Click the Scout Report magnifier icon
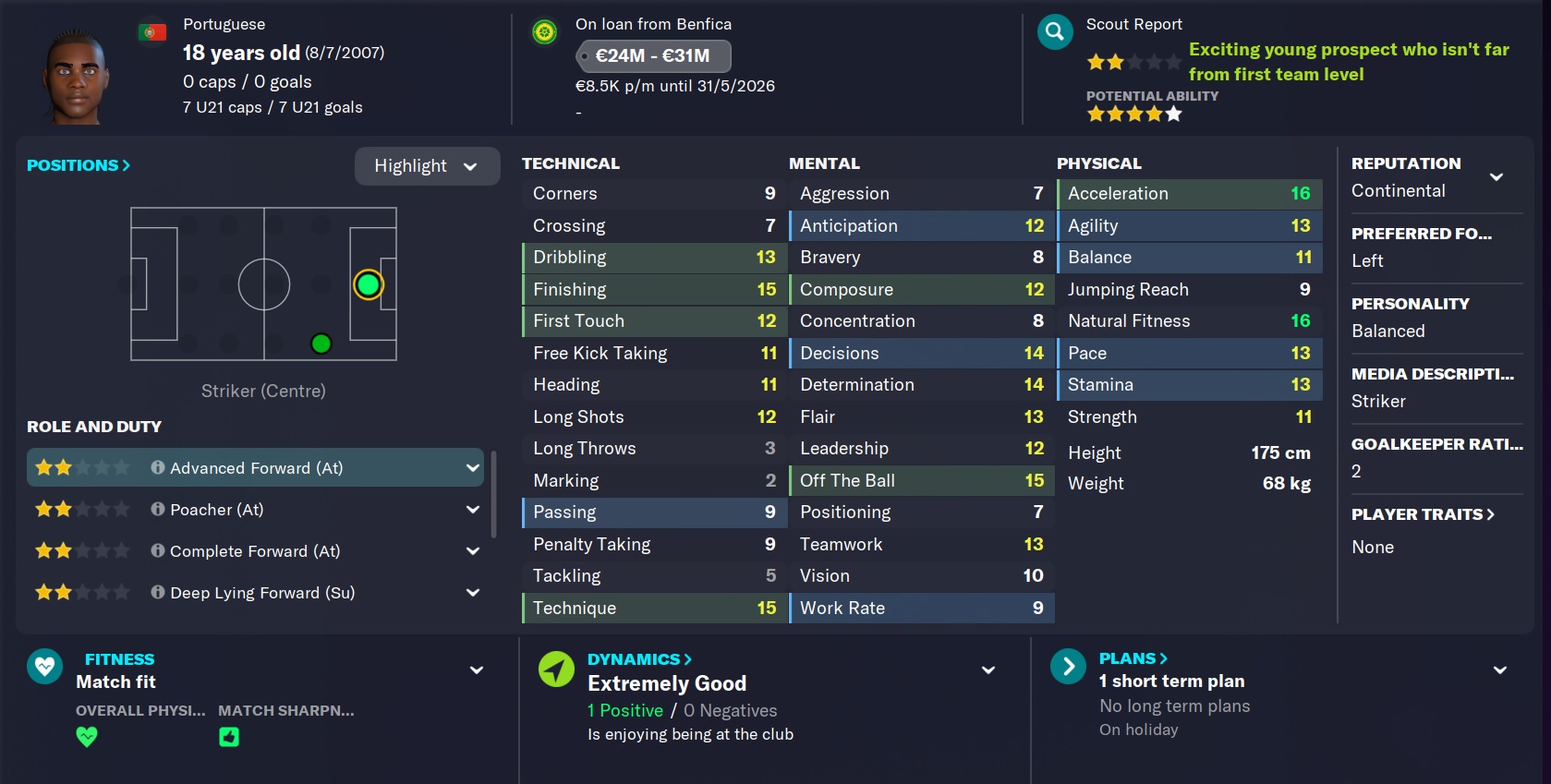Screen dimensions: 1551x784 pyautogui.click(x=1055, y=32)
